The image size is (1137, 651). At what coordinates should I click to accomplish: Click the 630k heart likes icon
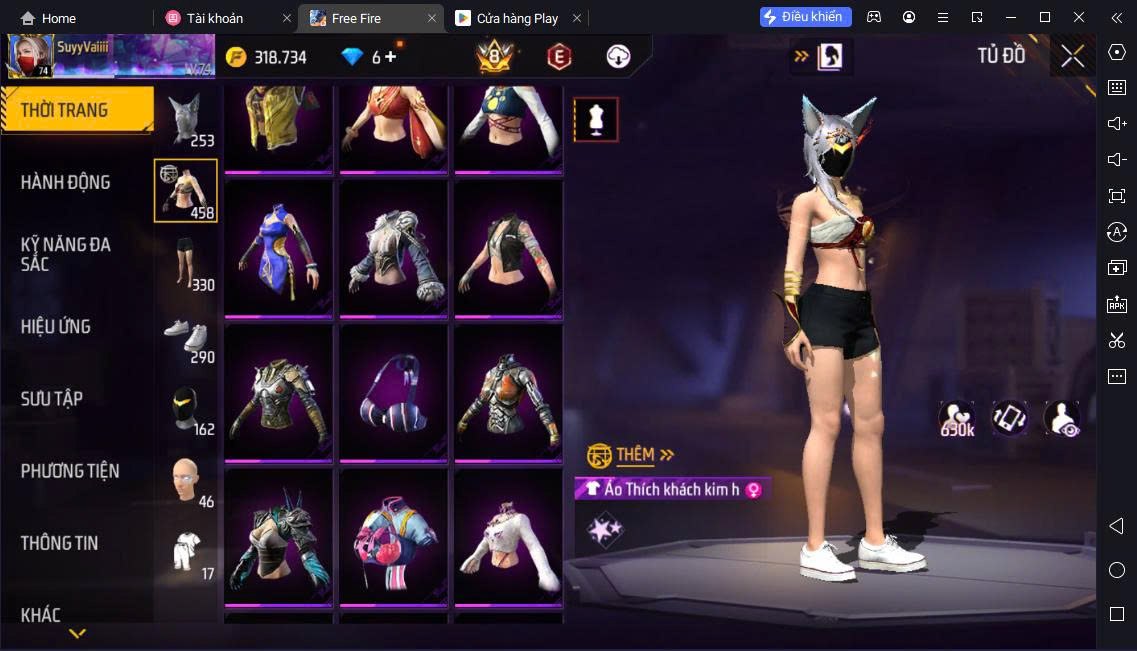[x=957, y=419]
